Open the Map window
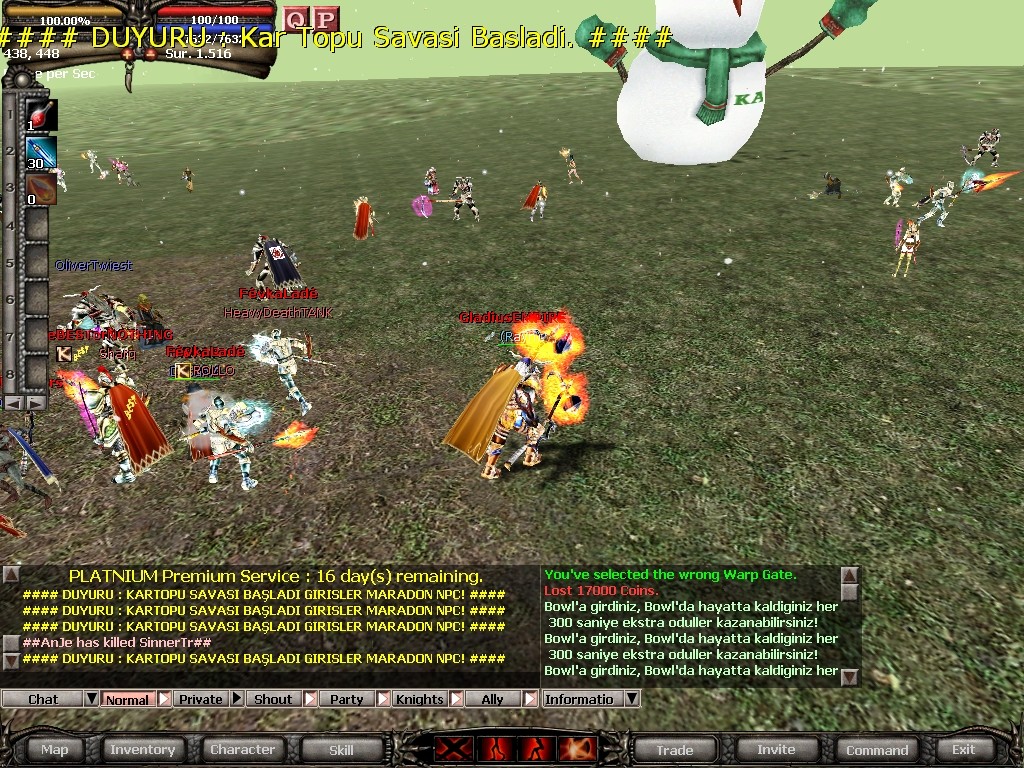1024x768 pixels. click(55, 749)
